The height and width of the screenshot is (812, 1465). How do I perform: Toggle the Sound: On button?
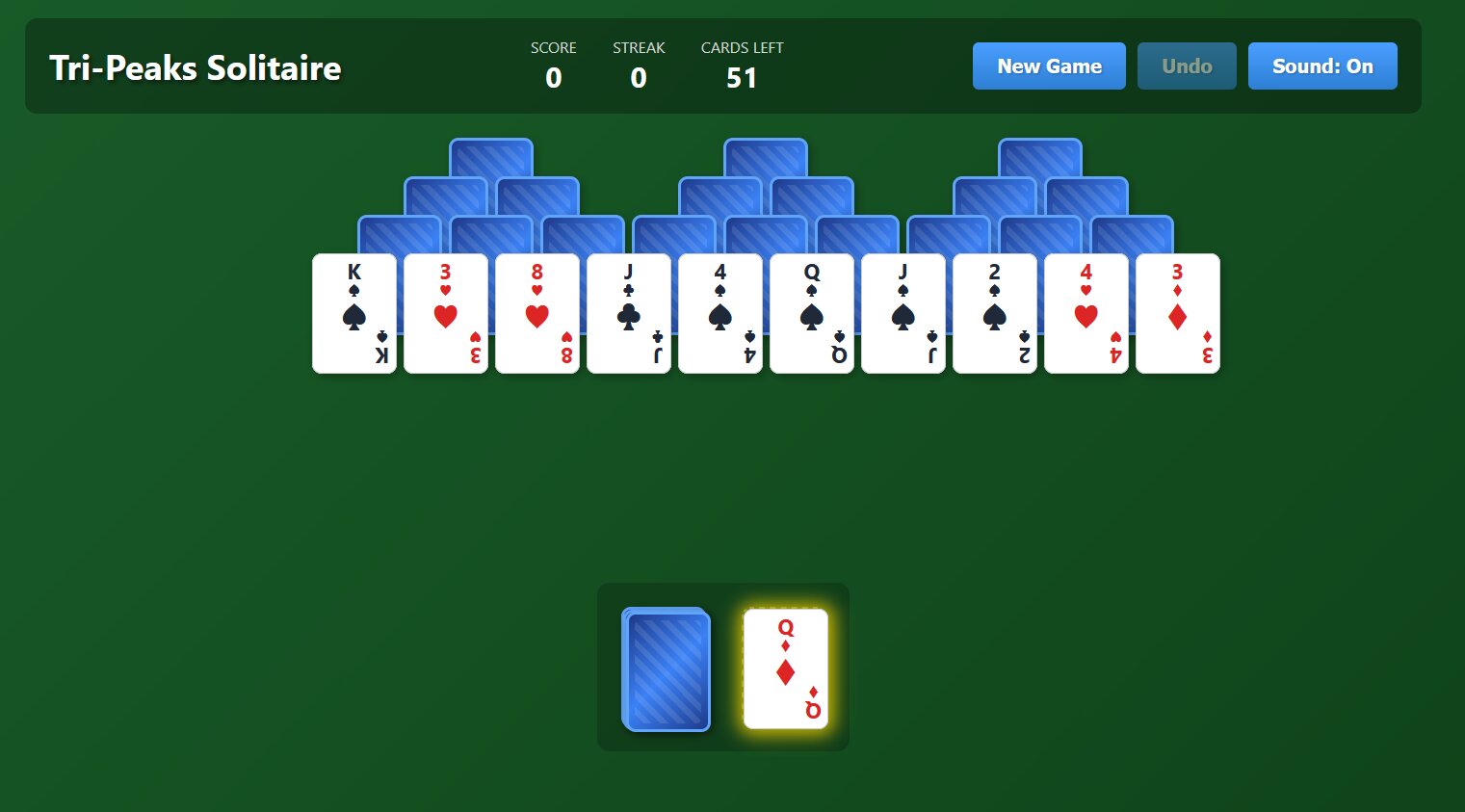pyautogui.click(x=1322, y=66)
